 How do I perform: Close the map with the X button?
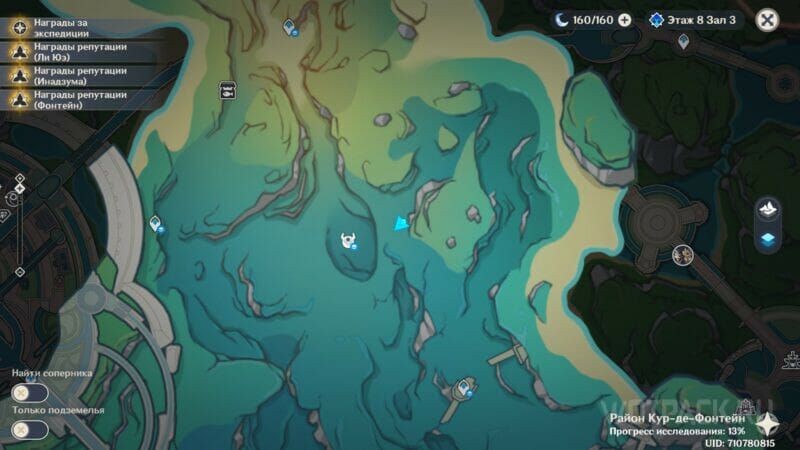pos(767,19)
